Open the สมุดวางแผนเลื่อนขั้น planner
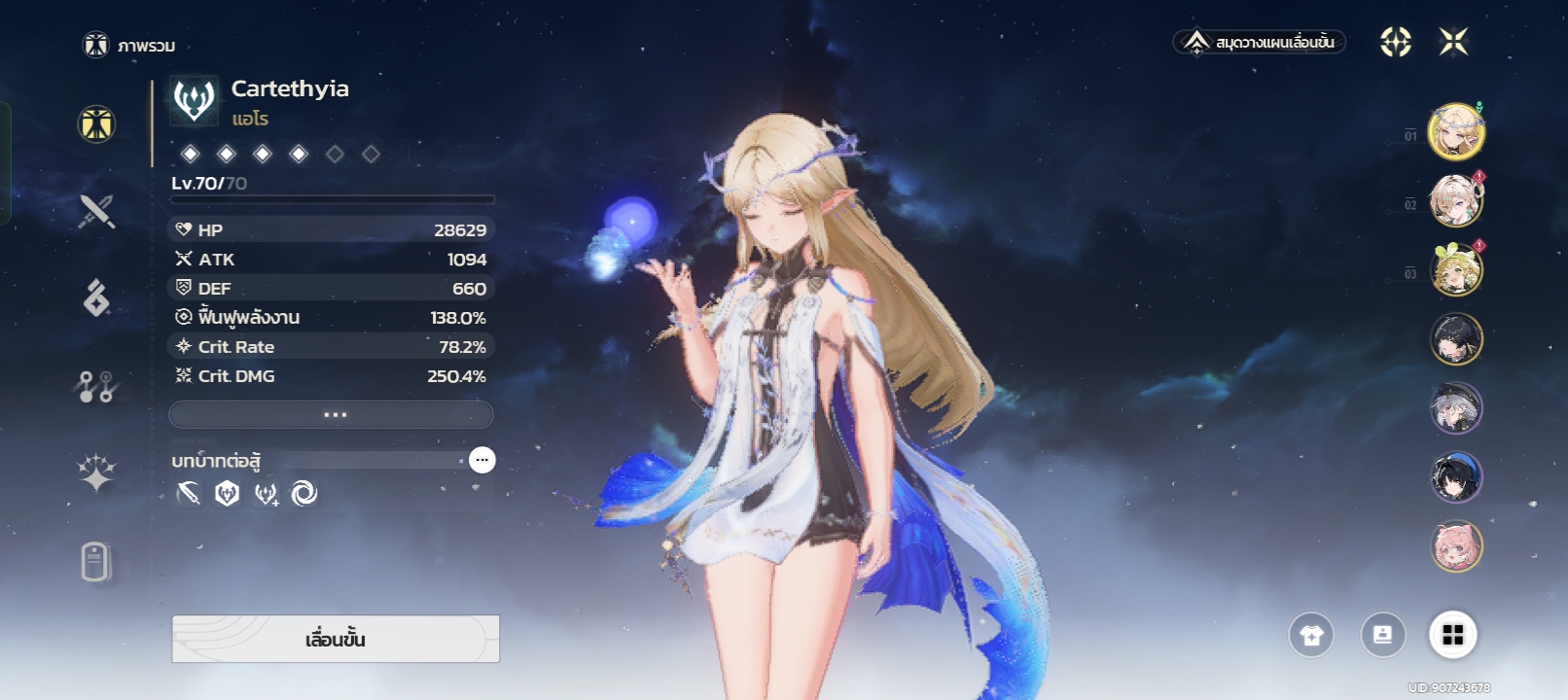Image resolution: width=1568 pixels, height=700 pixels. (1261, 42)
